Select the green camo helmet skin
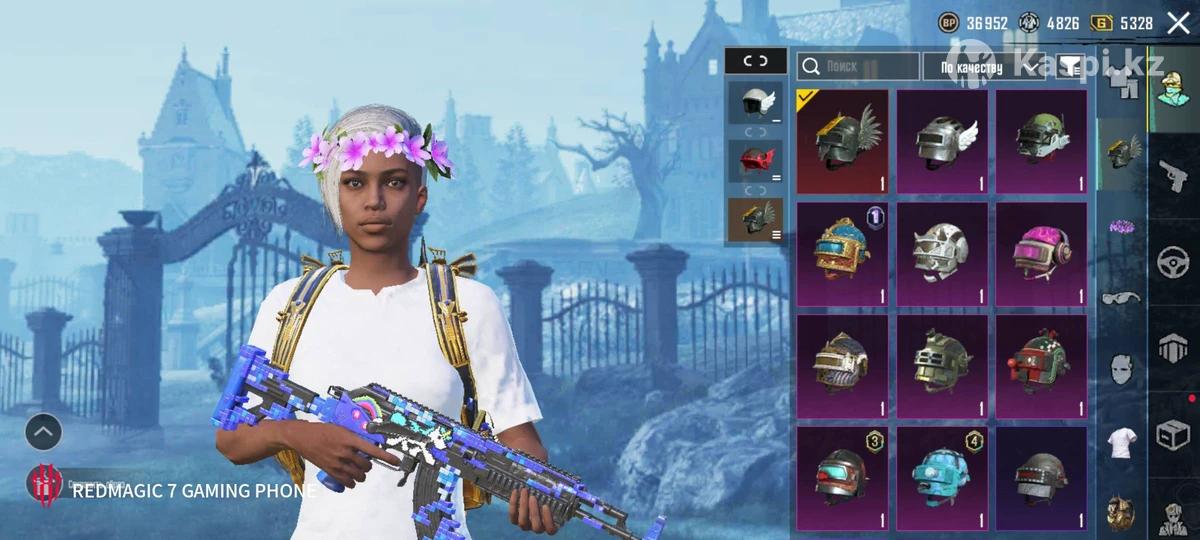 [1041, 141]
